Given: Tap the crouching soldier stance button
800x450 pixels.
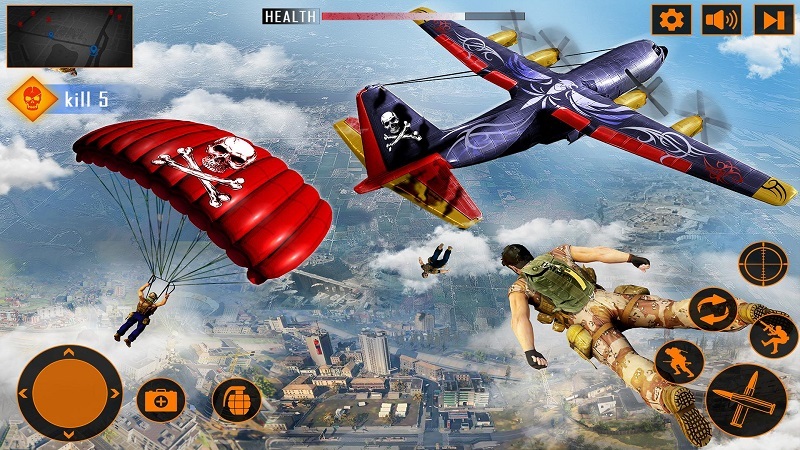Looking at the screenshot, I should pos(679,361).
